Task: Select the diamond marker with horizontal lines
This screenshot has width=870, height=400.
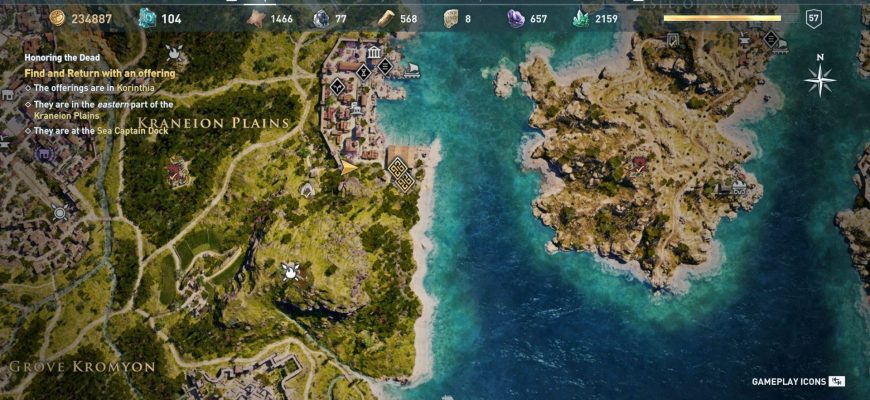Action: point(385,67)
